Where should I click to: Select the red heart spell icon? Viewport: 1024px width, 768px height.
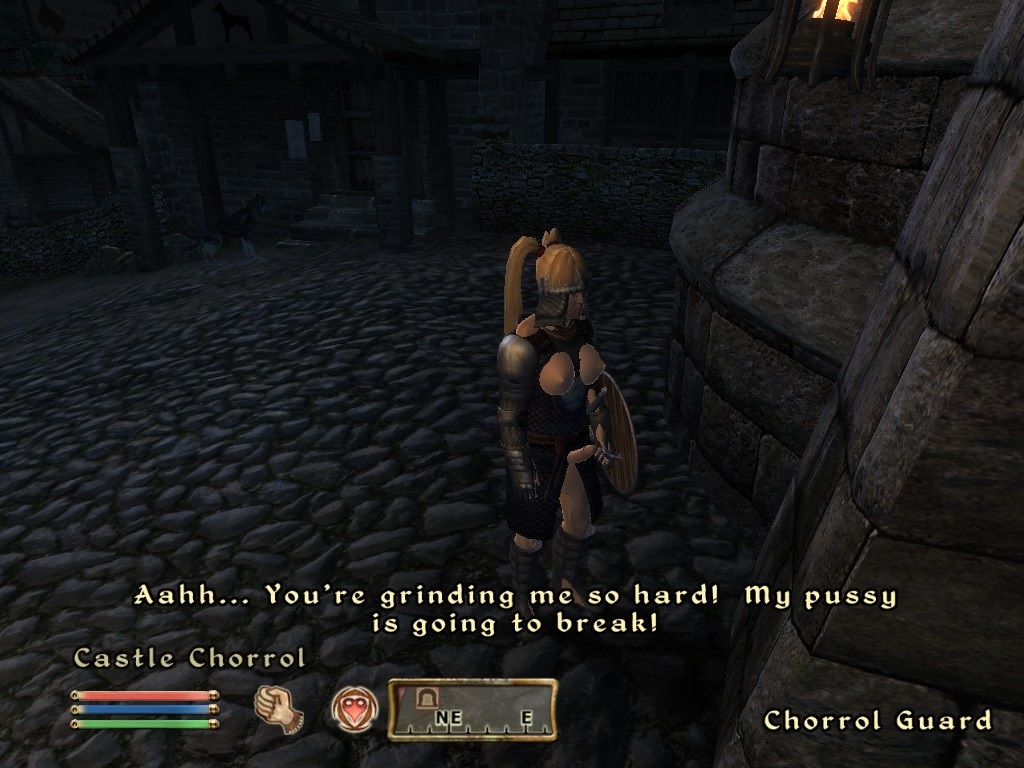click(x=354, y=710)
